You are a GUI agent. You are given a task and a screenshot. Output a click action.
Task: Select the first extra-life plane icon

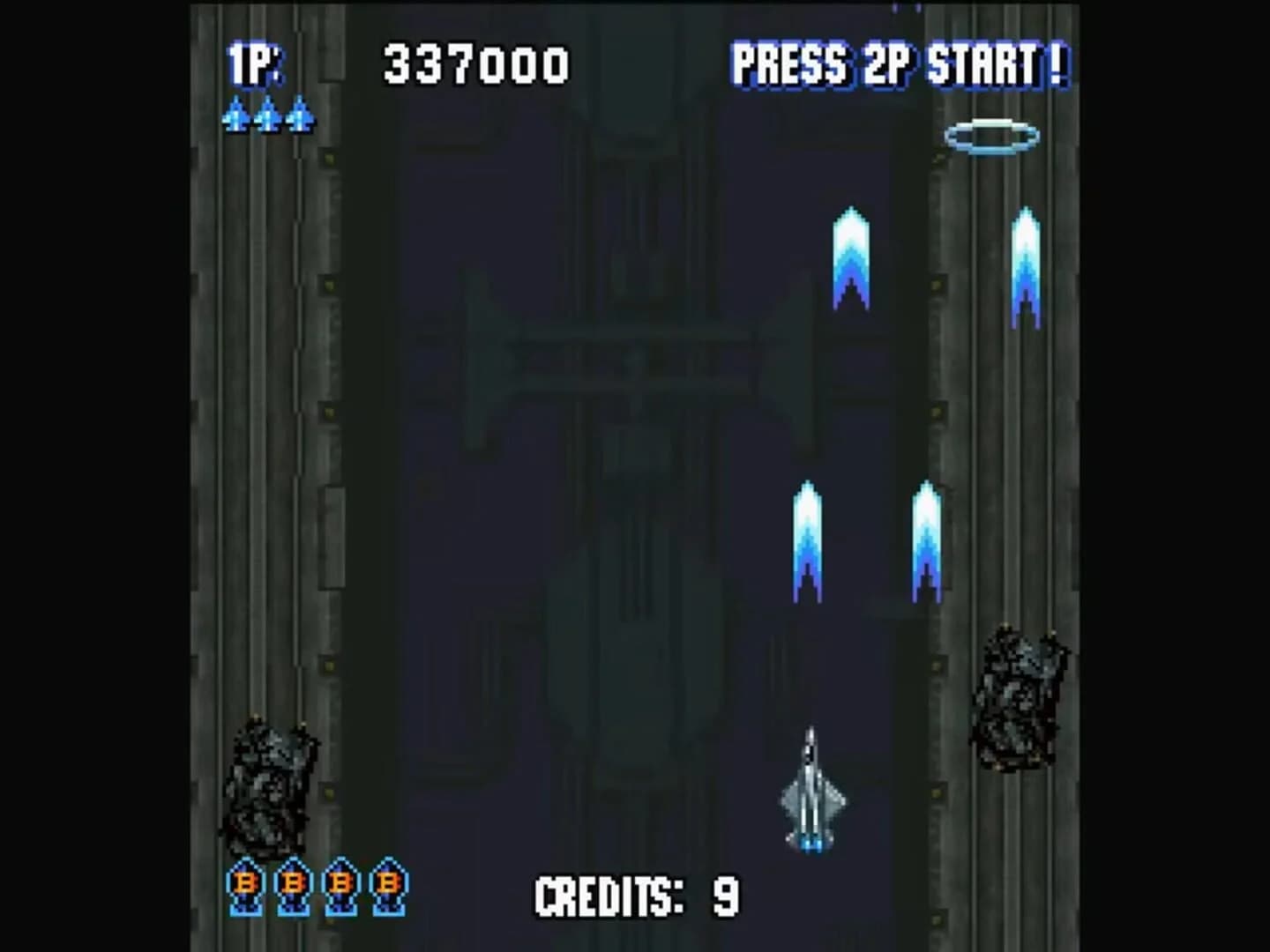point(235,115)
